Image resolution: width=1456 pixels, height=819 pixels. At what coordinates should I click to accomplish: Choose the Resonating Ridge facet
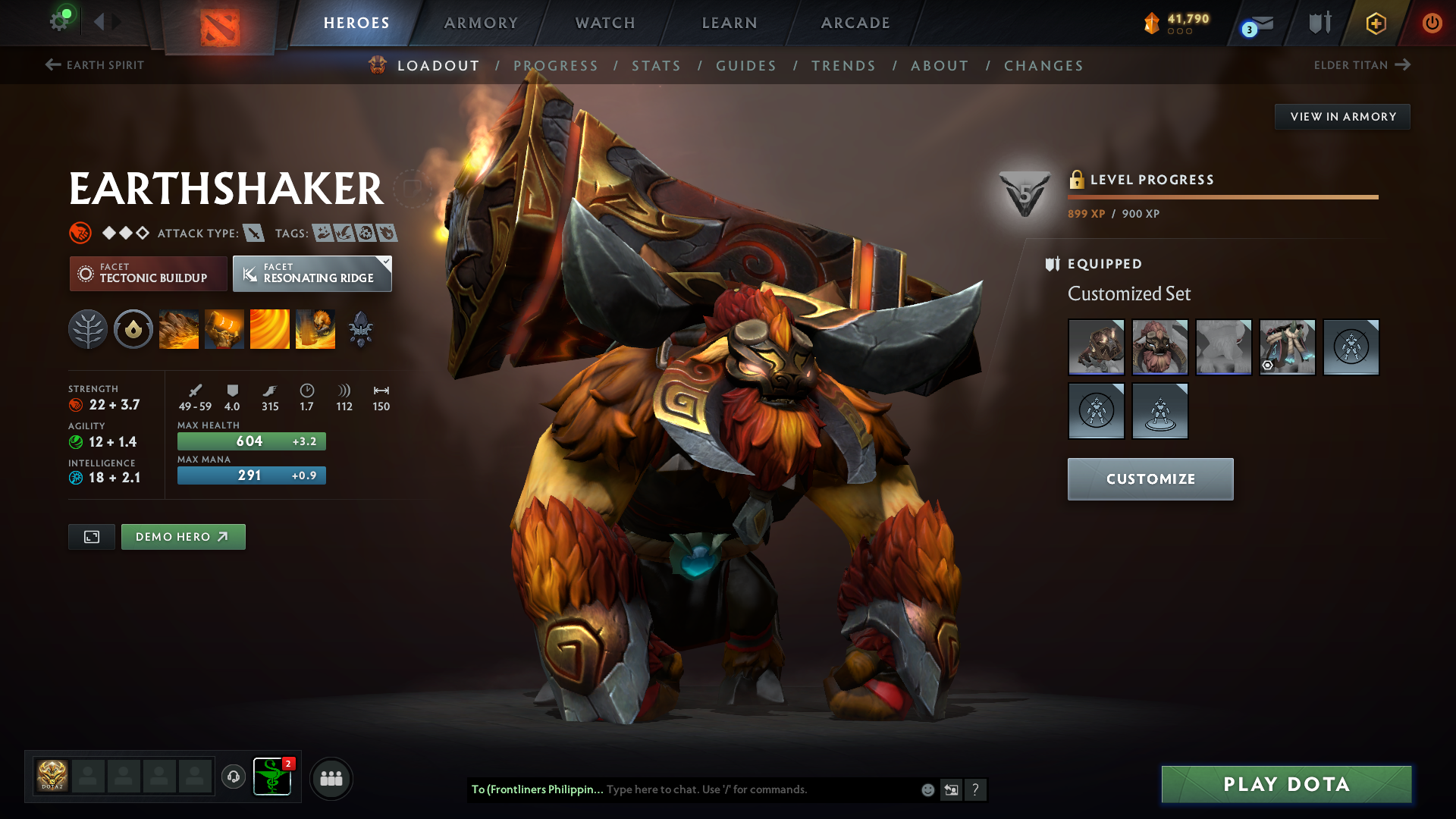point(312,274)
